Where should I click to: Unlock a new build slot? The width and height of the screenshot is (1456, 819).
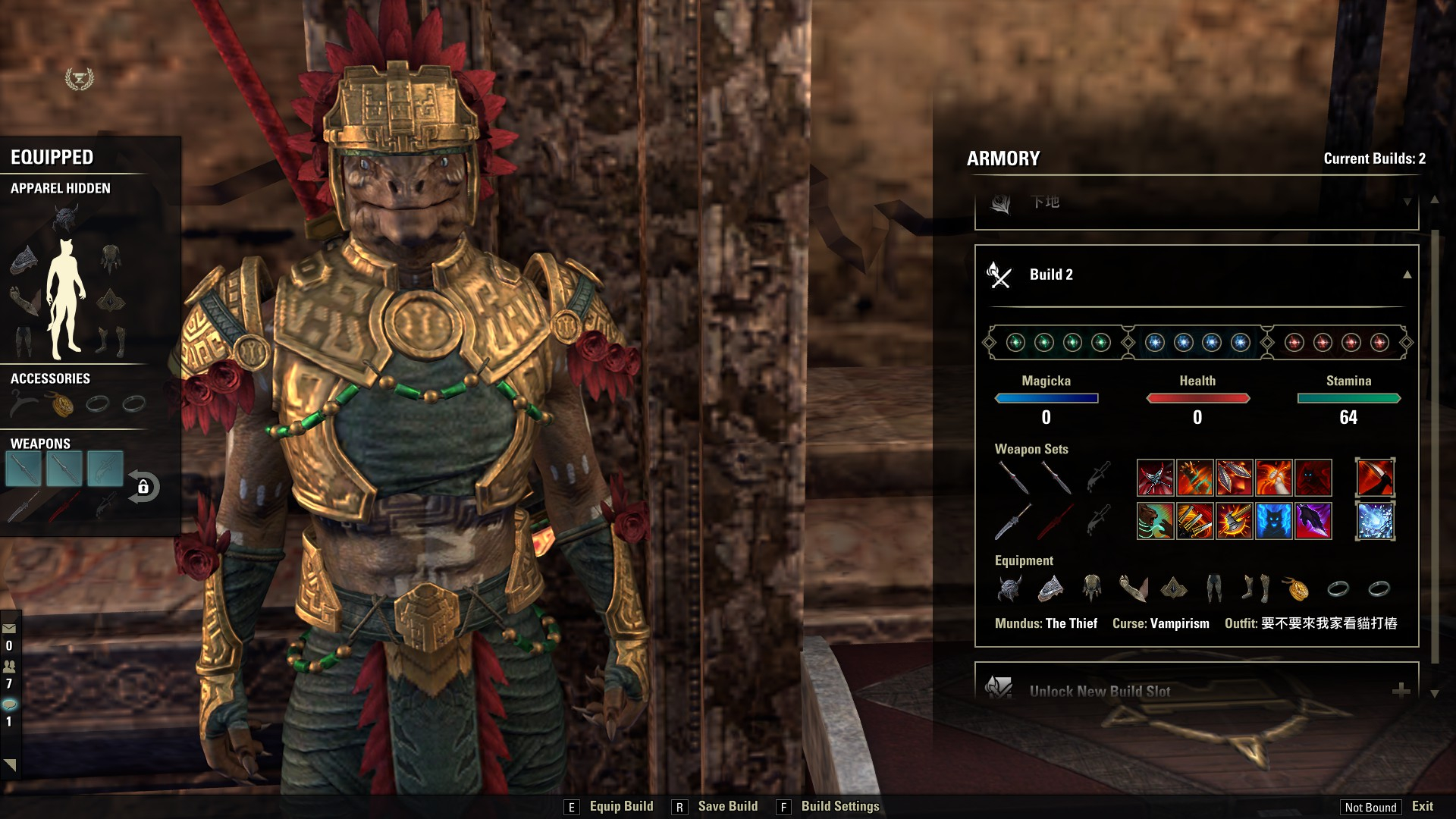[1400, 690]
